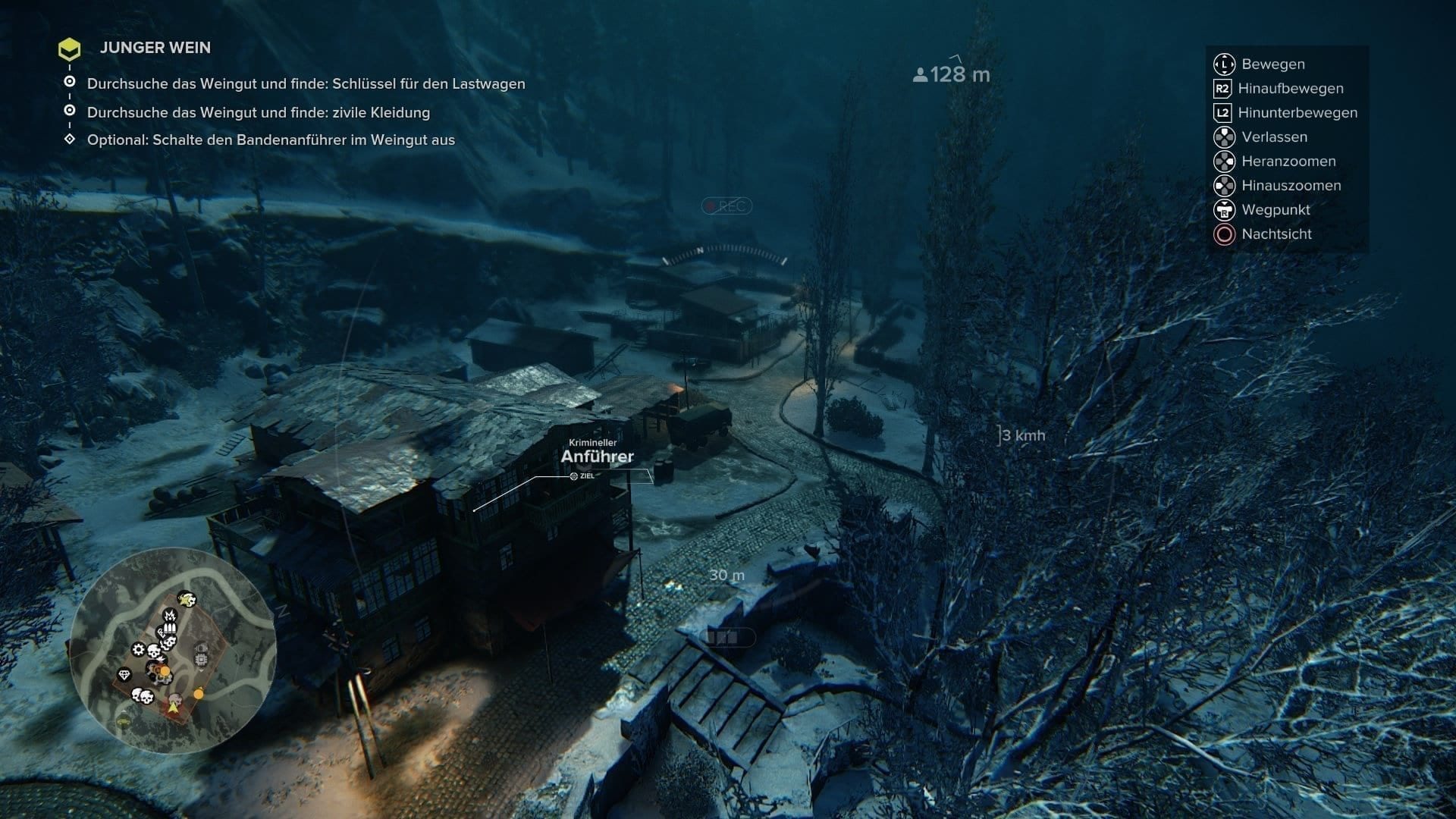The image size is (1456, 819).
Task: Click the yellow player arrow on minimap
Action: tap(174, 707)
